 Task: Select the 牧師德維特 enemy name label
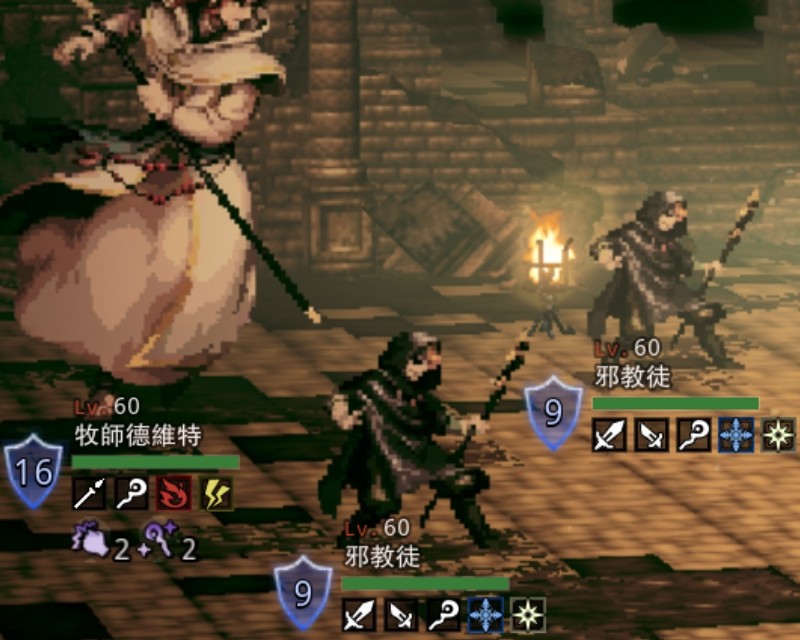138,436
